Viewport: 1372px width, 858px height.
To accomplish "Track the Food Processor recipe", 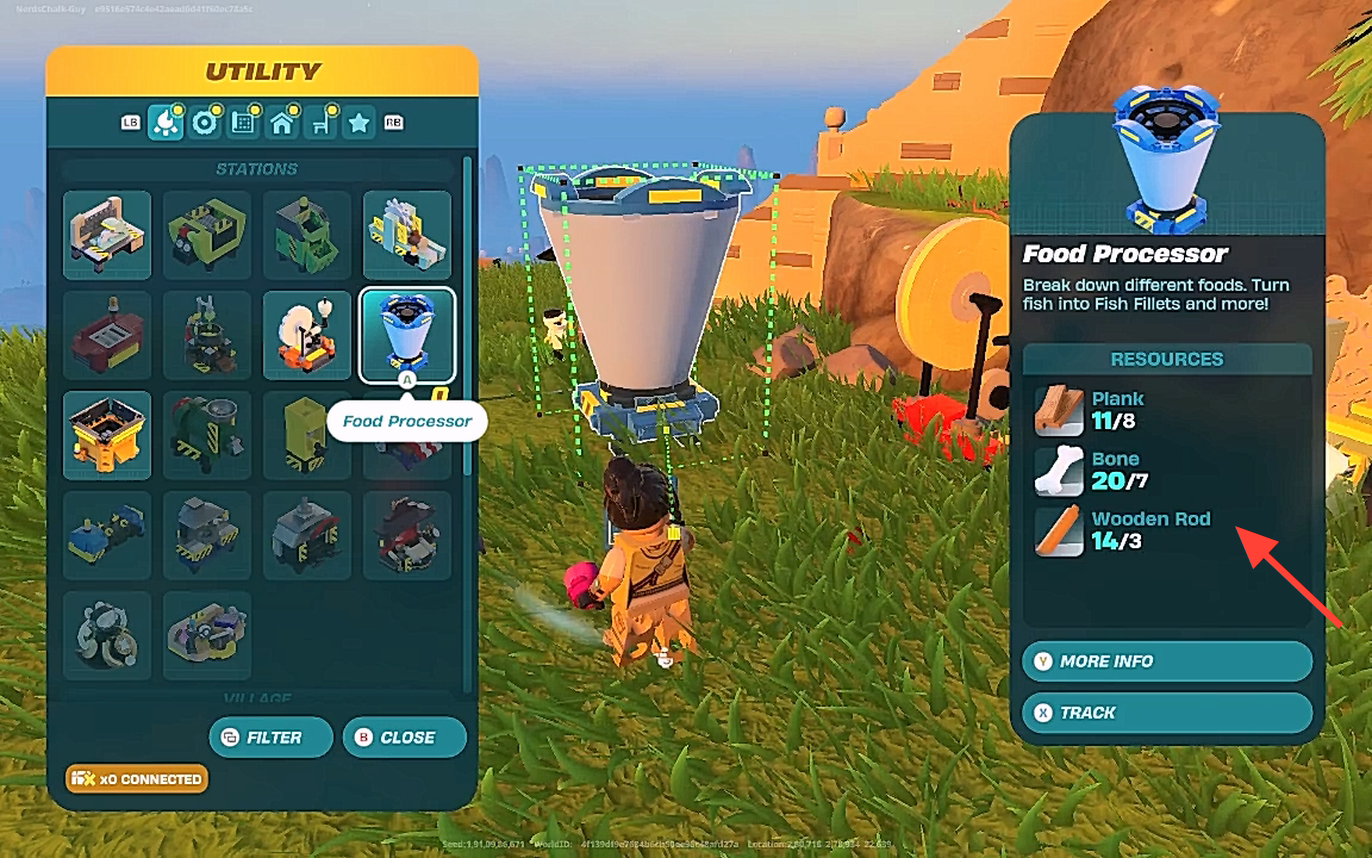I will click(x=1166, y=713).
